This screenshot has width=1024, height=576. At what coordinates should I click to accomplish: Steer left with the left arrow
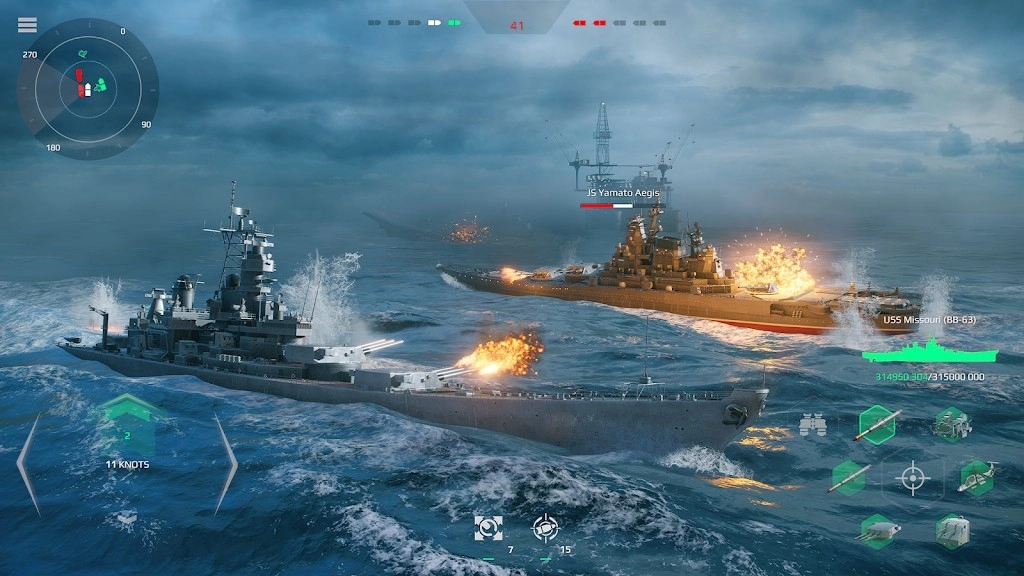coord(28,463)
